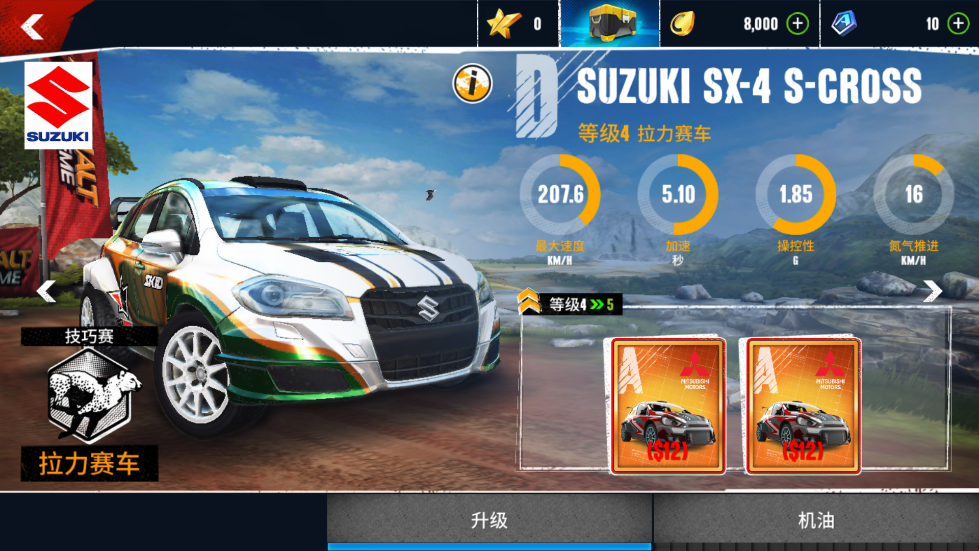Open the blue loot box shop
The image size is (979, 551).
point(610,24)
